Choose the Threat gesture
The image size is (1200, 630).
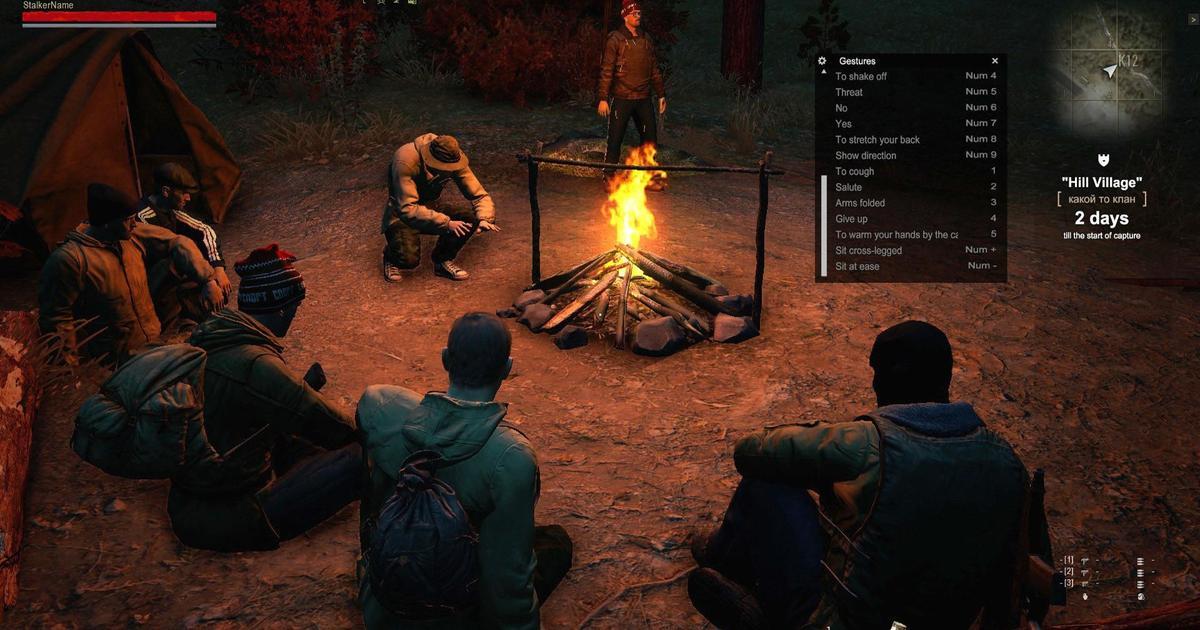(849, 92)
